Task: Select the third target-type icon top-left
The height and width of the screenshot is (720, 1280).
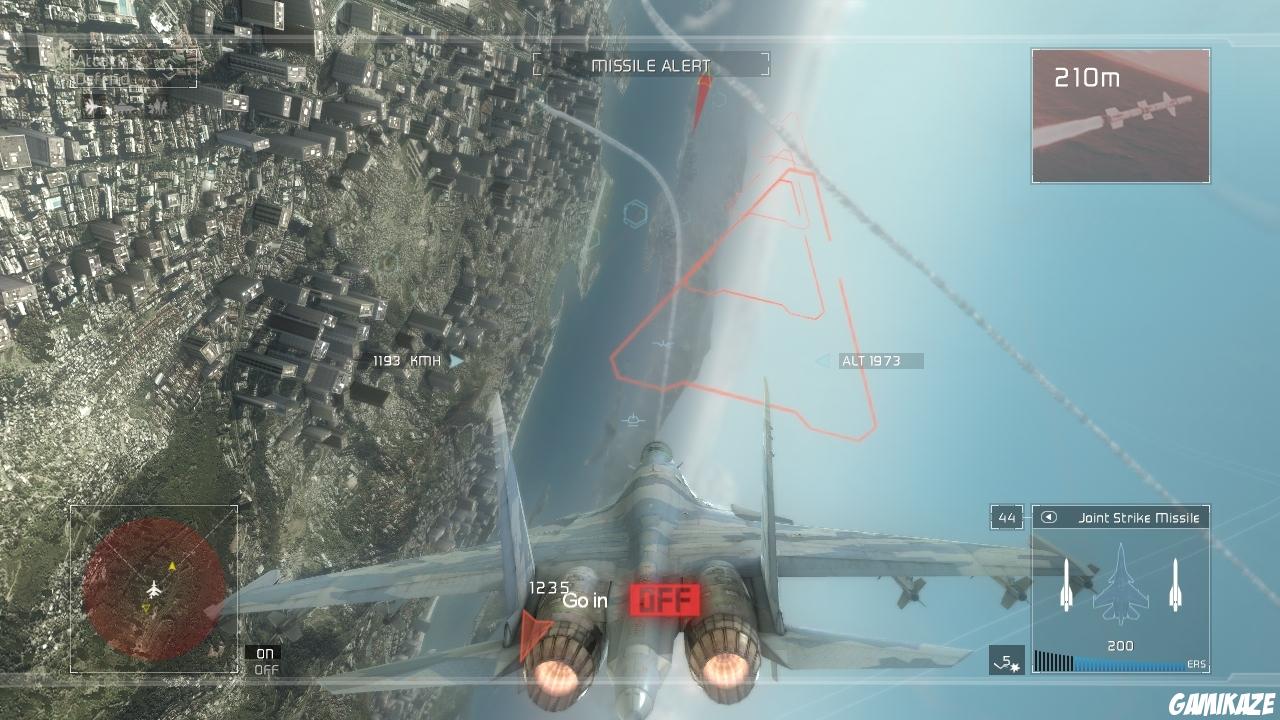Action: point(158,107)
